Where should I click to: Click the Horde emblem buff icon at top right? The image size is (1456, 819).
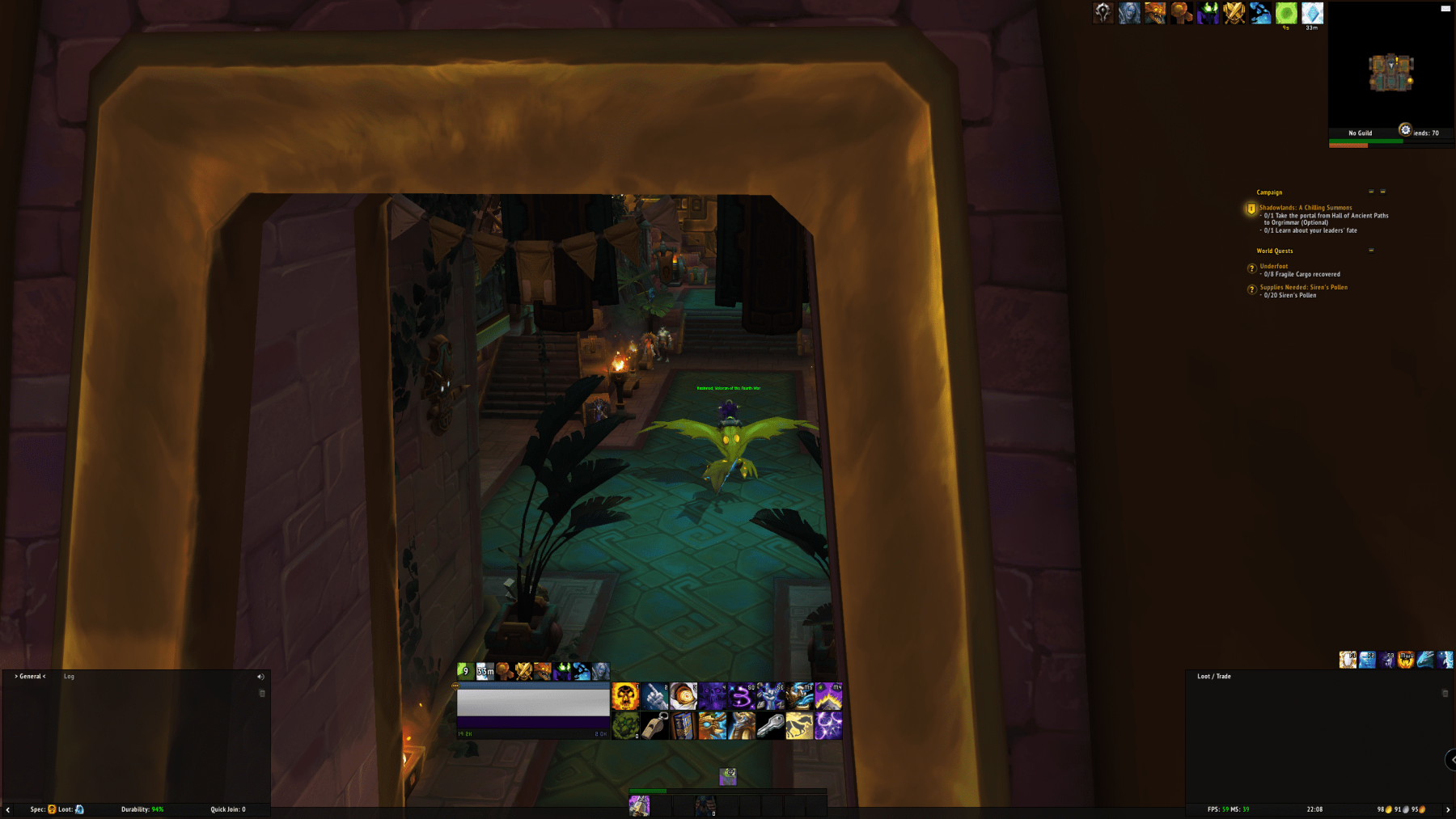pos(1103,12)
